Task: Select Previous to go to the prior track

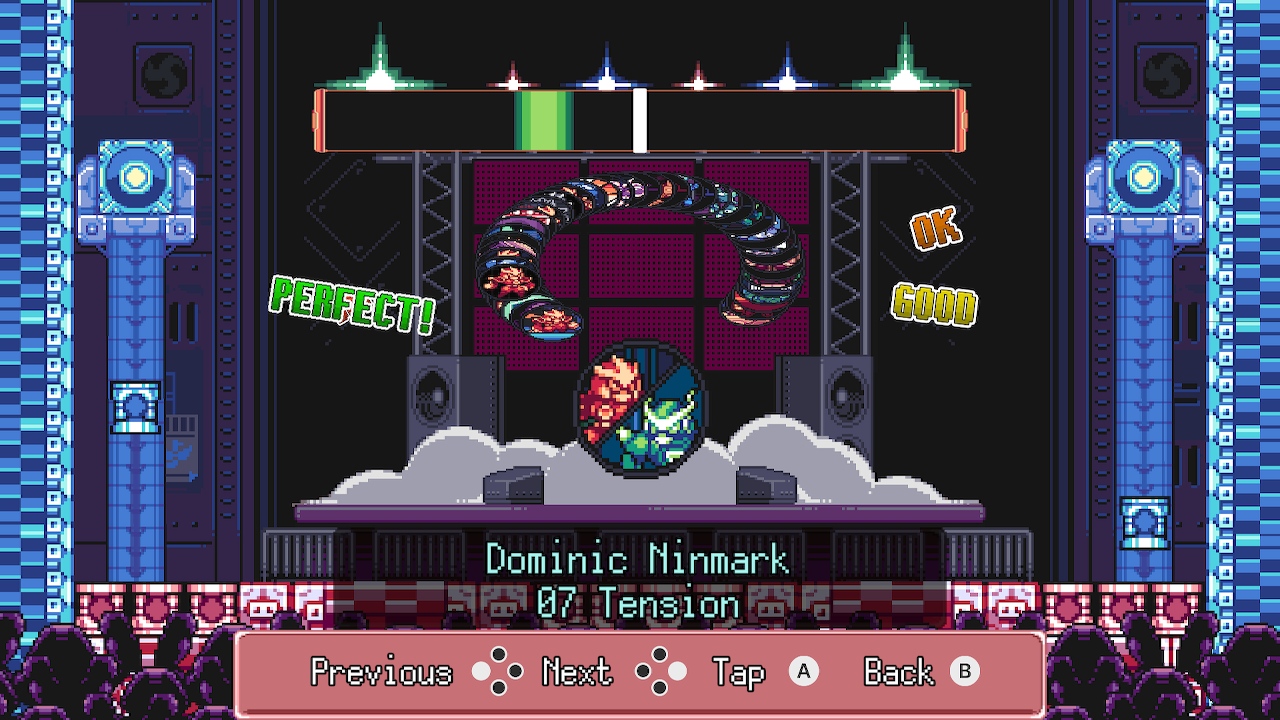Action: click(383, 670)
